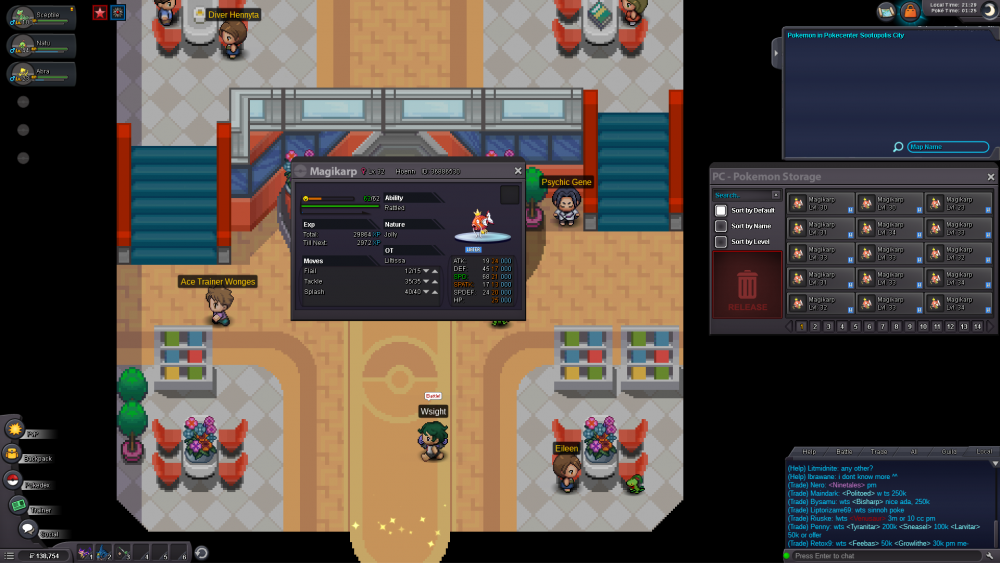Jump to storage page 14
Image resolution: width=1000 pixels, height=564 pixels.
[x=977, y=326]
